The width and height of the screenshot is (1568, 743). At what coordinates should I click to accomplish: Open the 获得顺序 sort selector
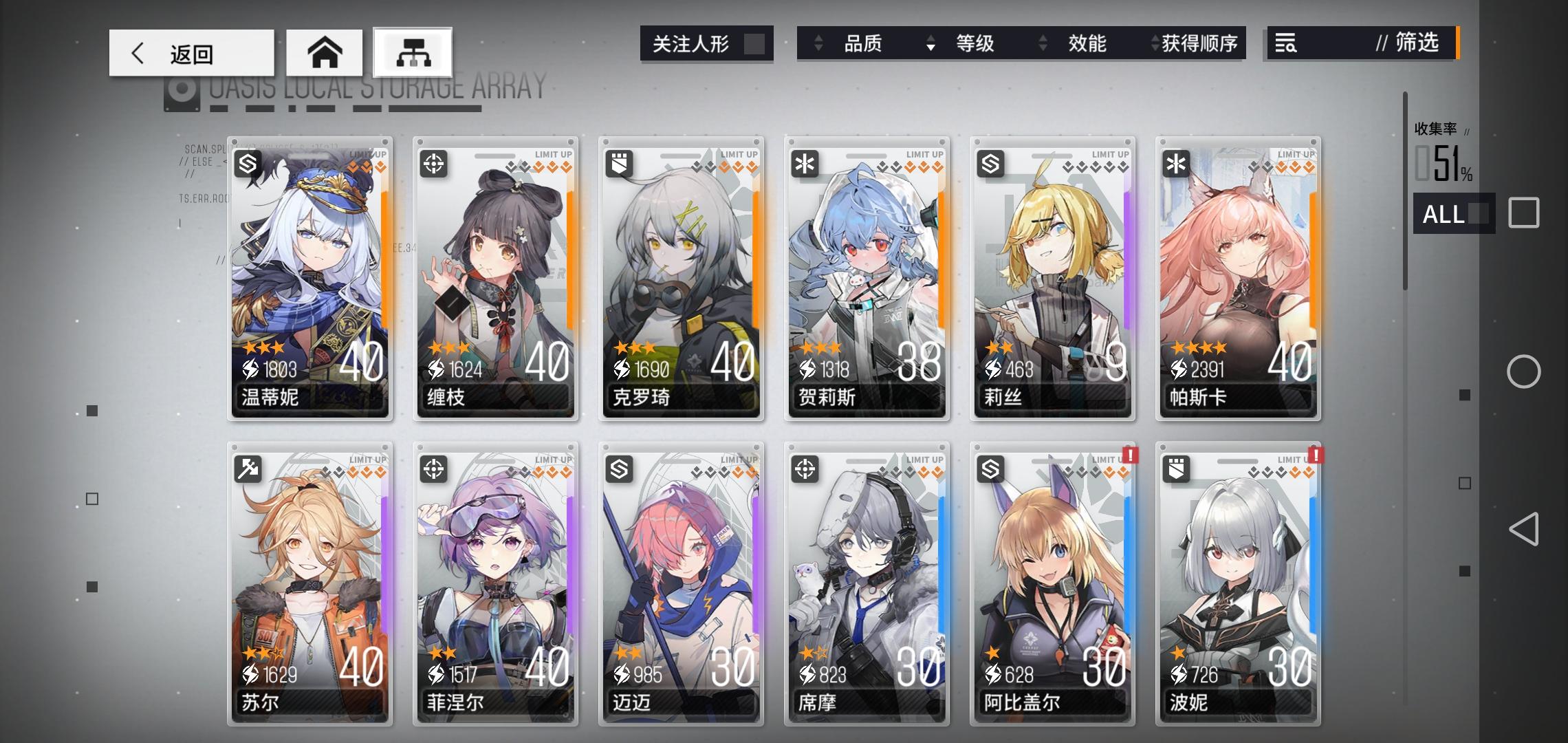tap(1197, 44)
